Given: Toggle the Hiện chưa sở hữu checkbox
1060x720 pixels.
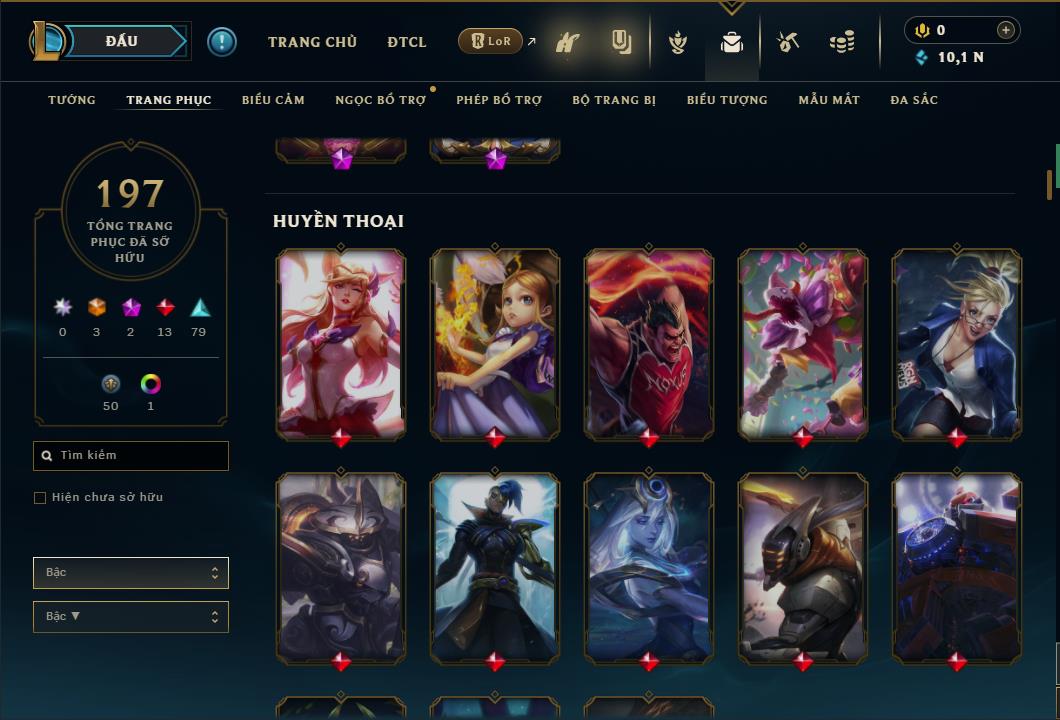Looking at the screenshot, I should [x=40, y=498].
